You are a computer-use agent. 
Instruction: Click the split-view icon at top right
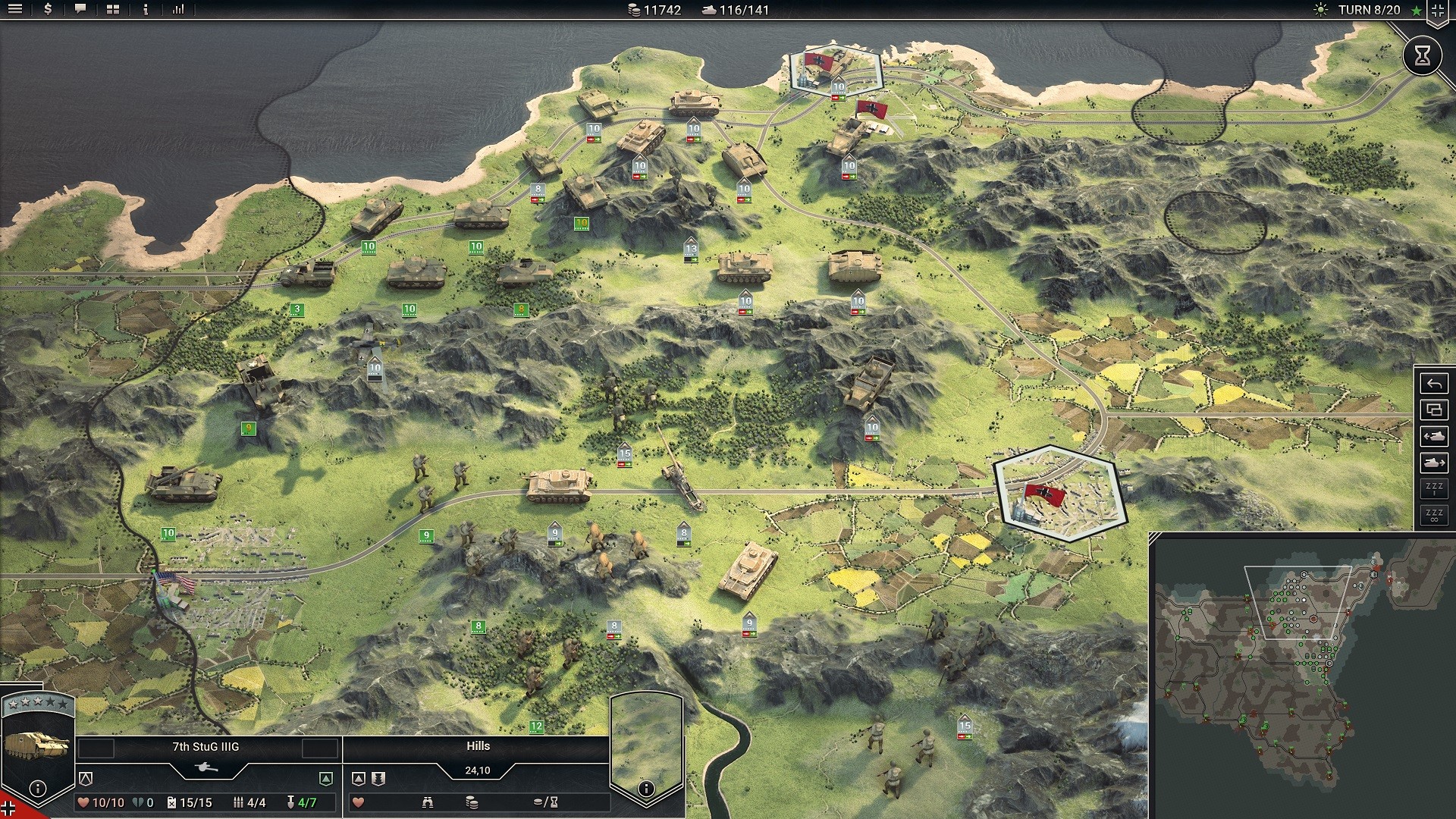(1439, 10)
